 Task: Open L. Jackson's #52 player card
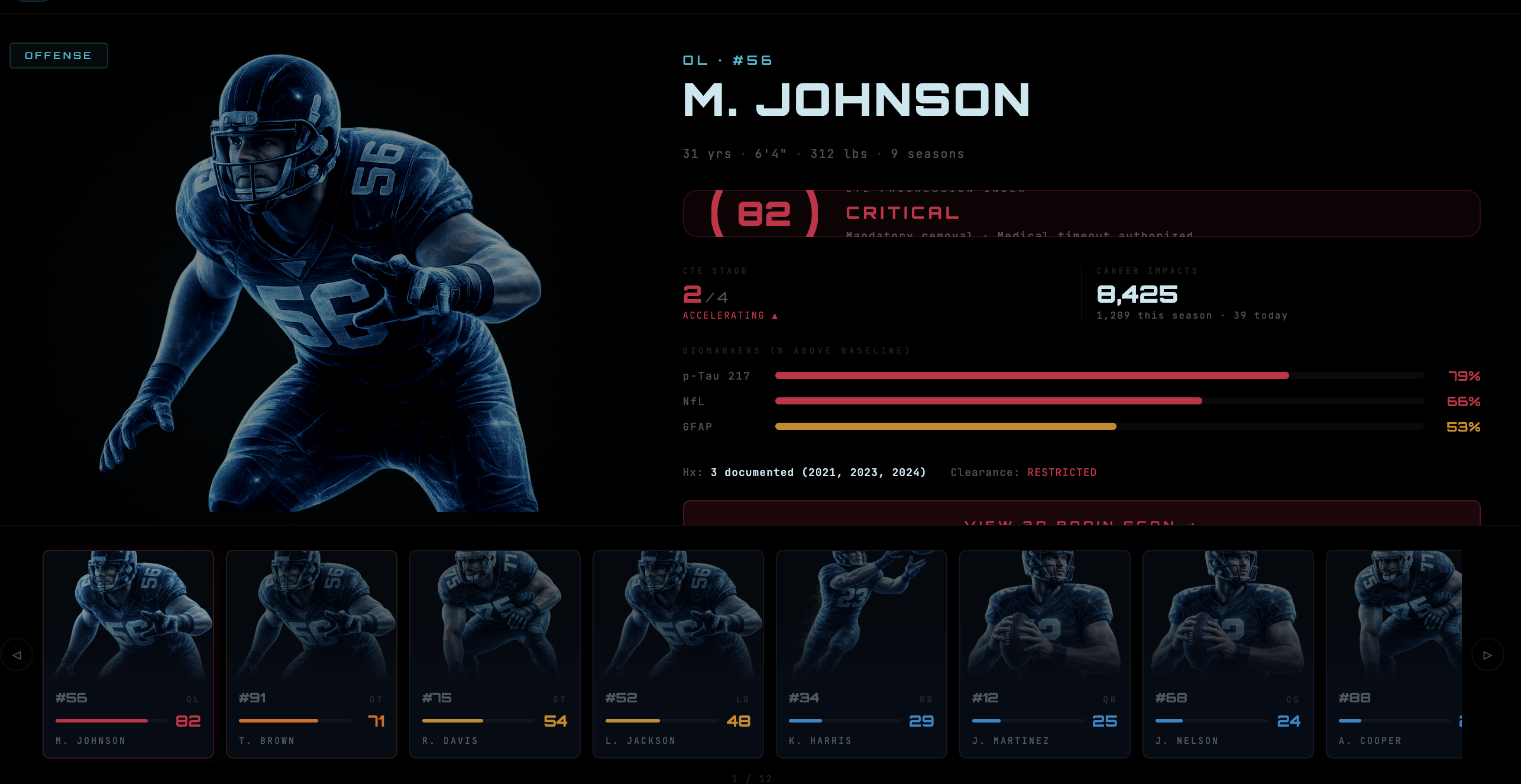[678, 654]
